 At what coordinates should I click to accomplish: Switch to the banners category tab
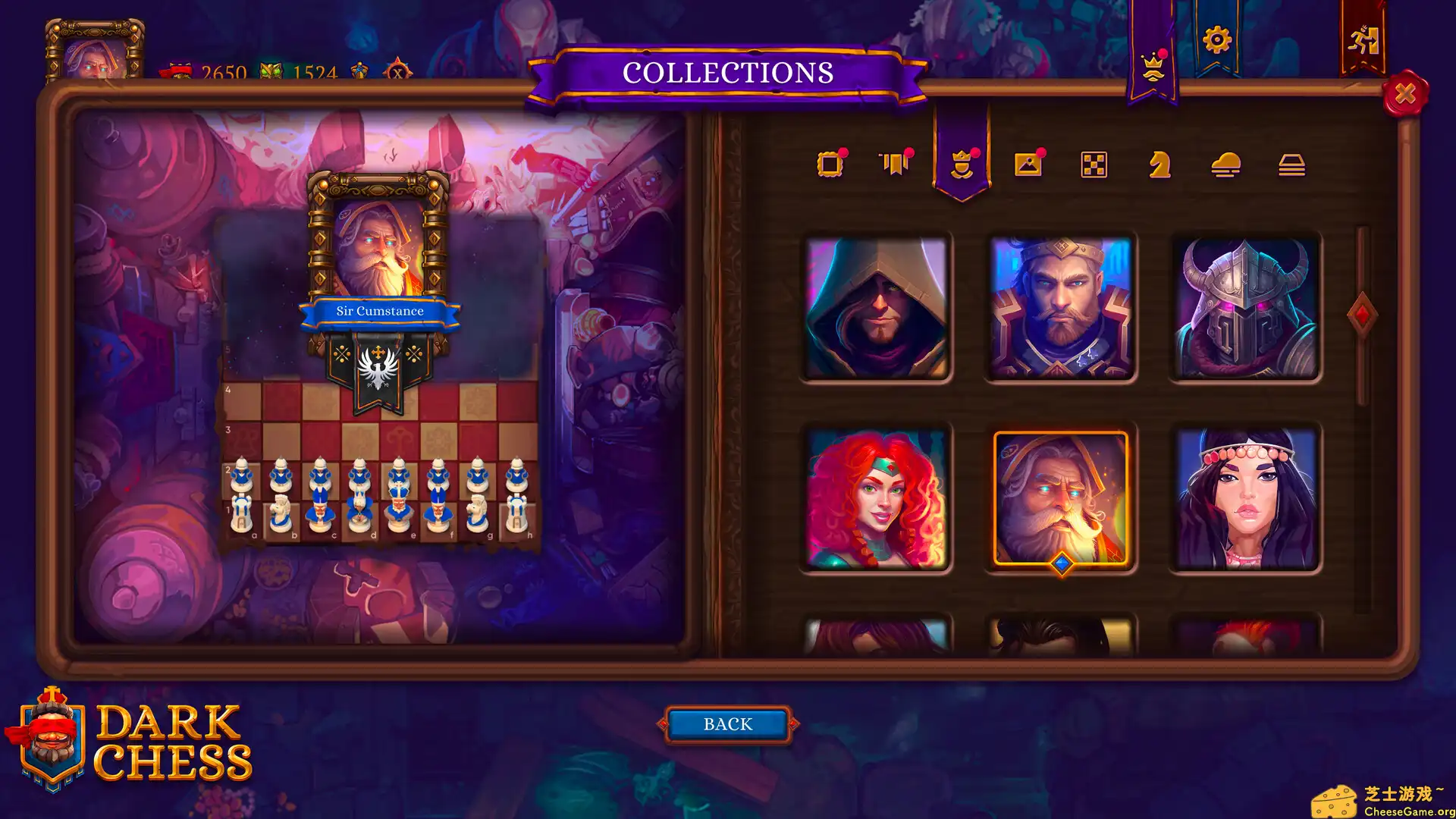(896, 164)
